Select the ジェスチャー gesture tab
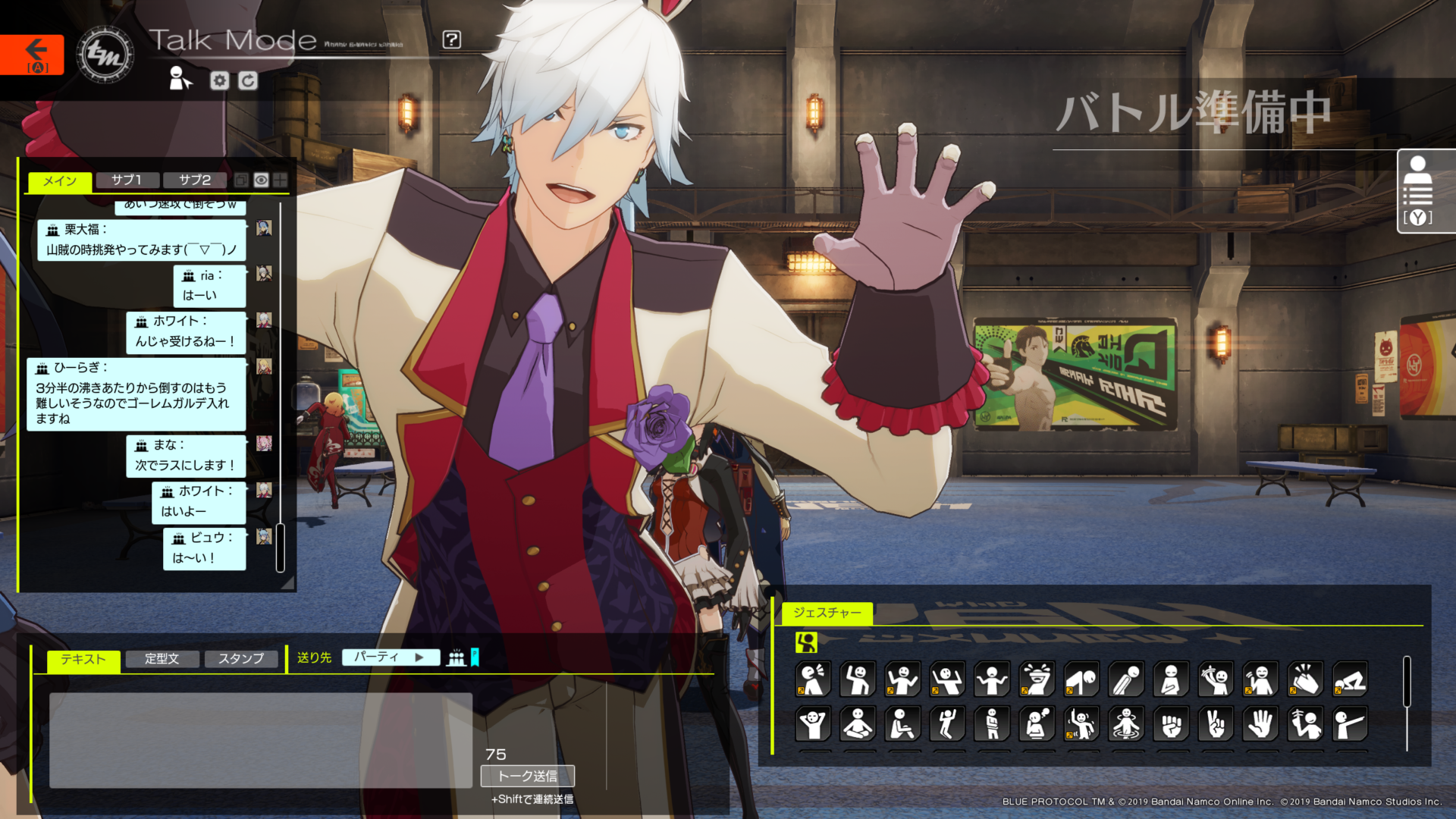Image resolution: width=1456 pixels, height=819 pixels. (827, 613)
